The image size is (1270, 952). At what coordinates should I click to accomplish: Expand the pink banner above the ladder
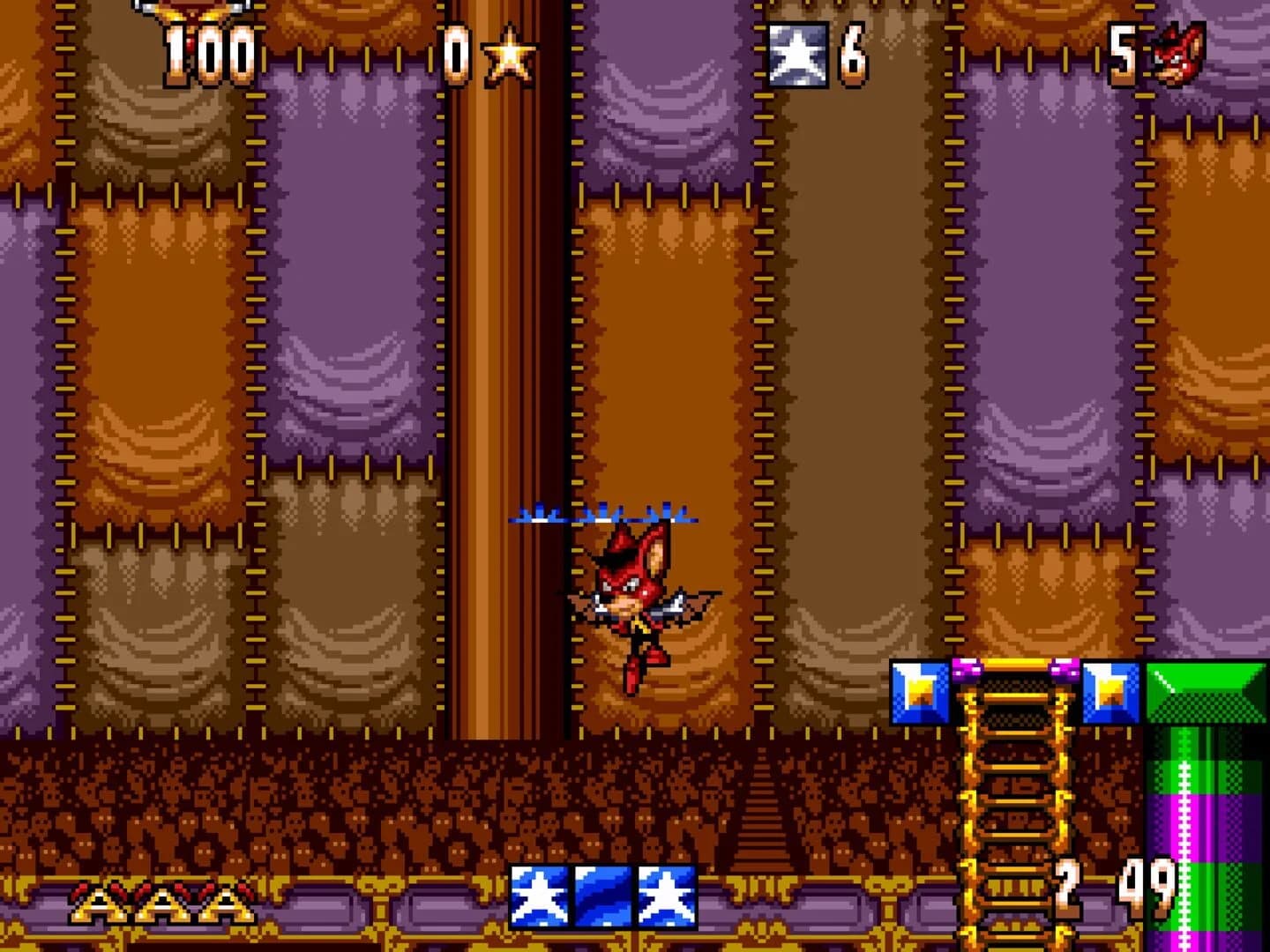point(1012,667)
